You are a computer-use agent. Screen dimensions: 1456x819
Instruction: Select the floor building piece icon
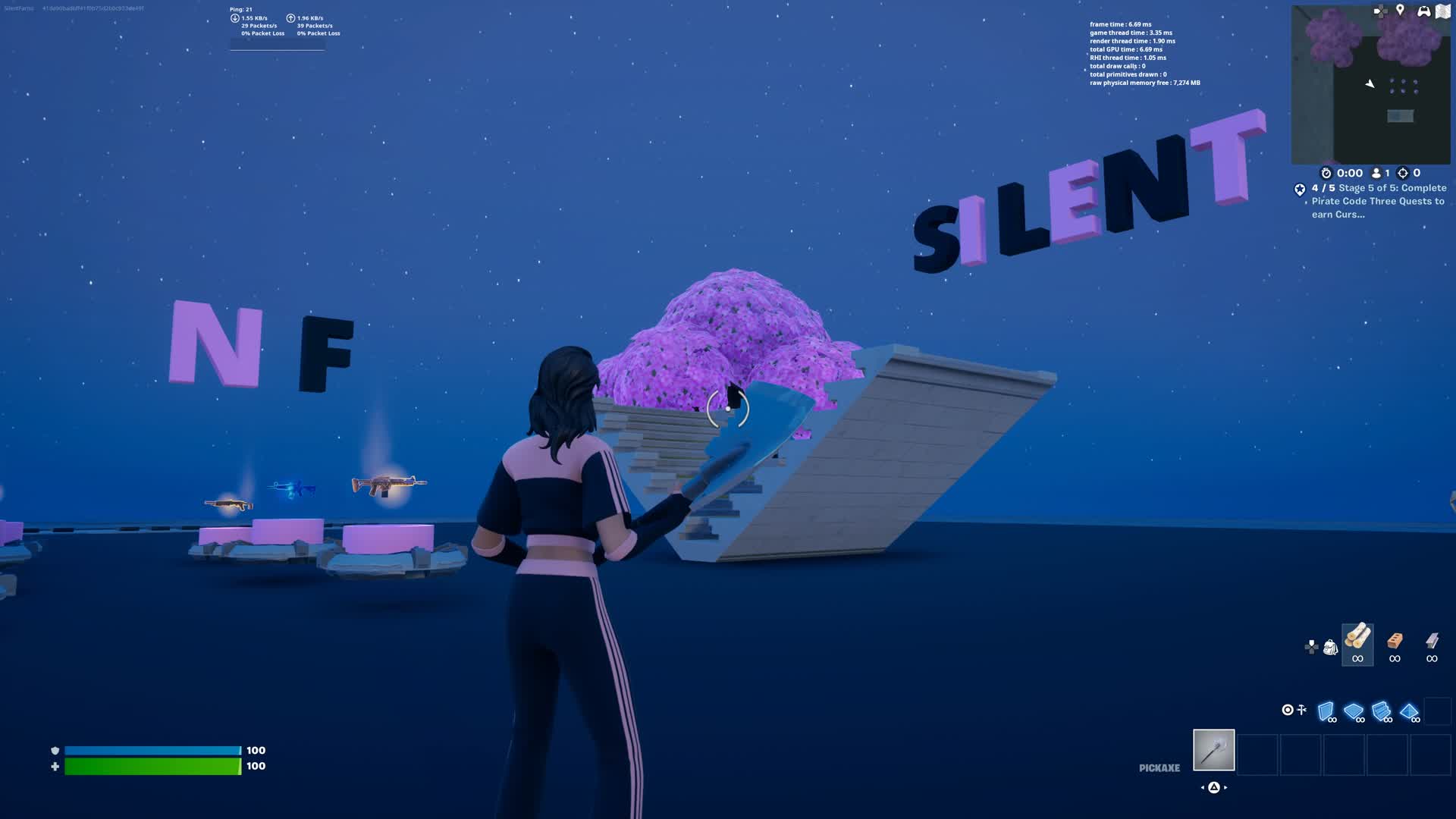1354,711
